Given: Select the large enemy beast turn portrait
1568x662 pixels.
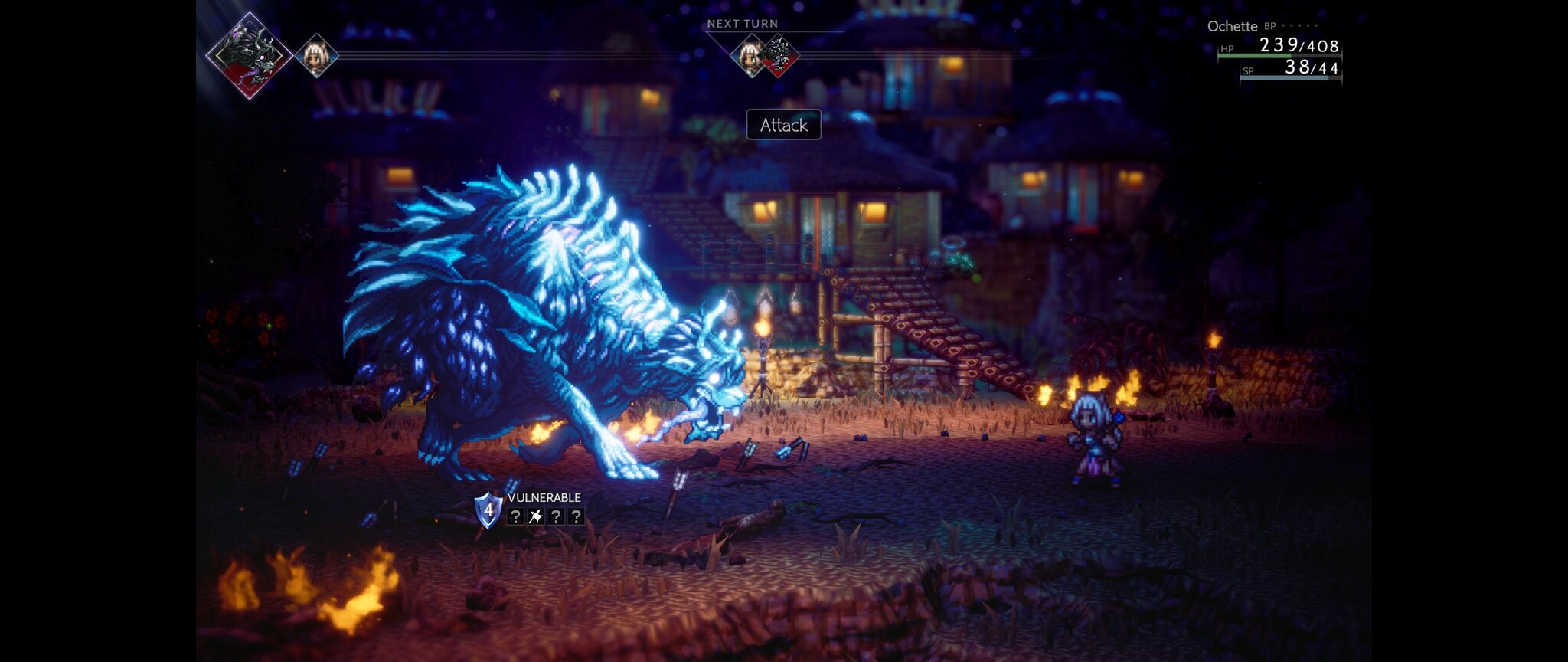Looking at the screenshot, I should (x=248, y=55).
